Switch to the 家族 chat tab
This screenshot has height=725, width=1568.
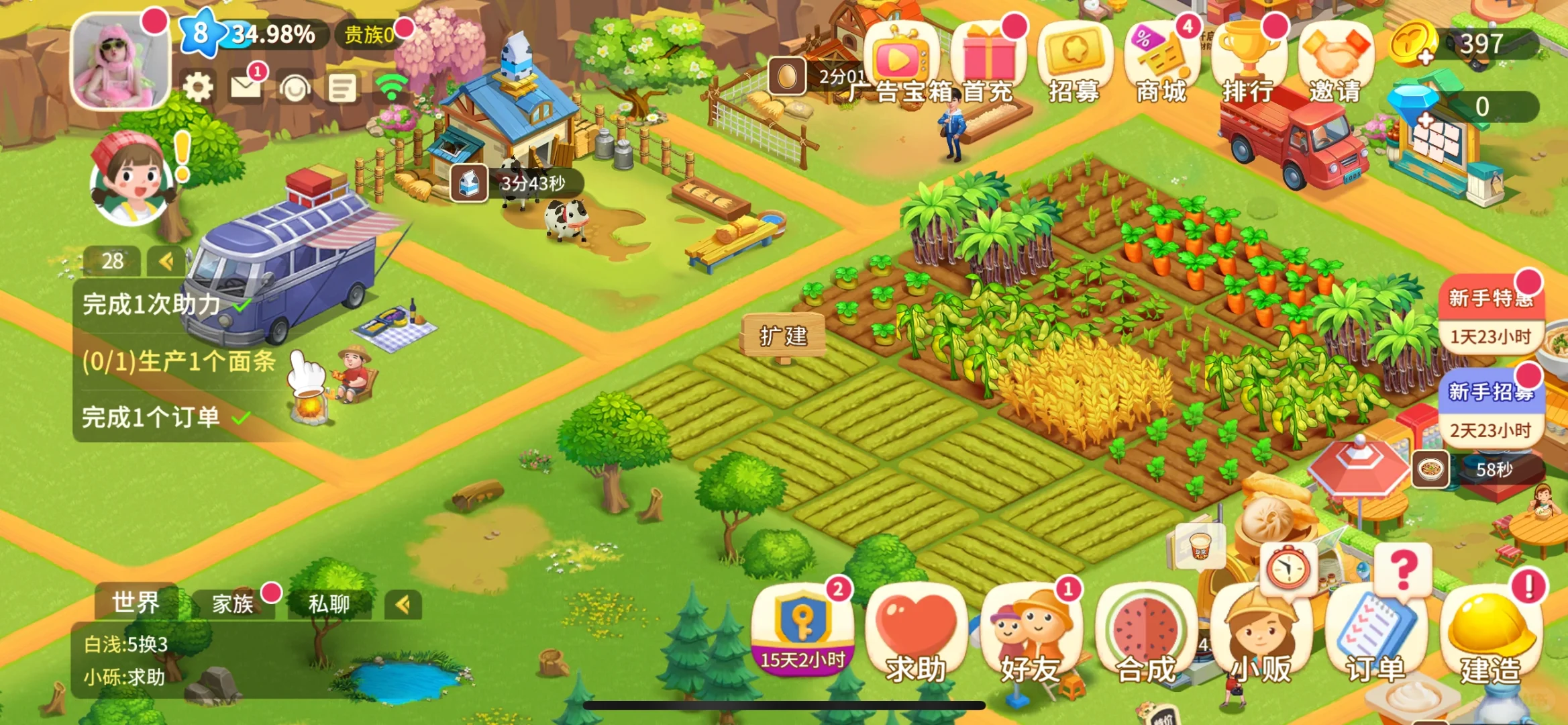[x=233, y=603]
